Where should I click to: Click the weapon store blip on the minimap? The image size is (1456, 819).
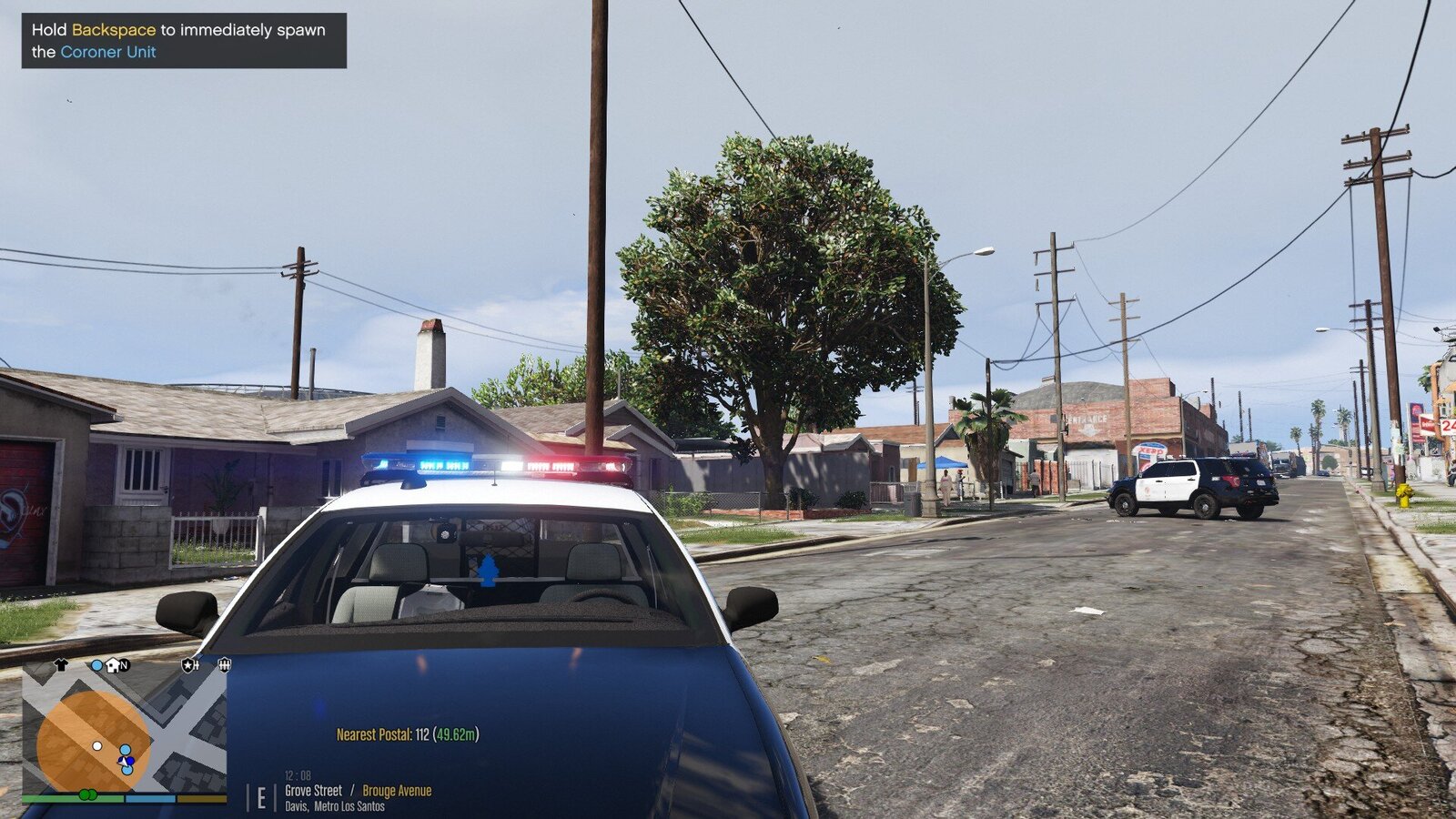(x=225, y=665)
